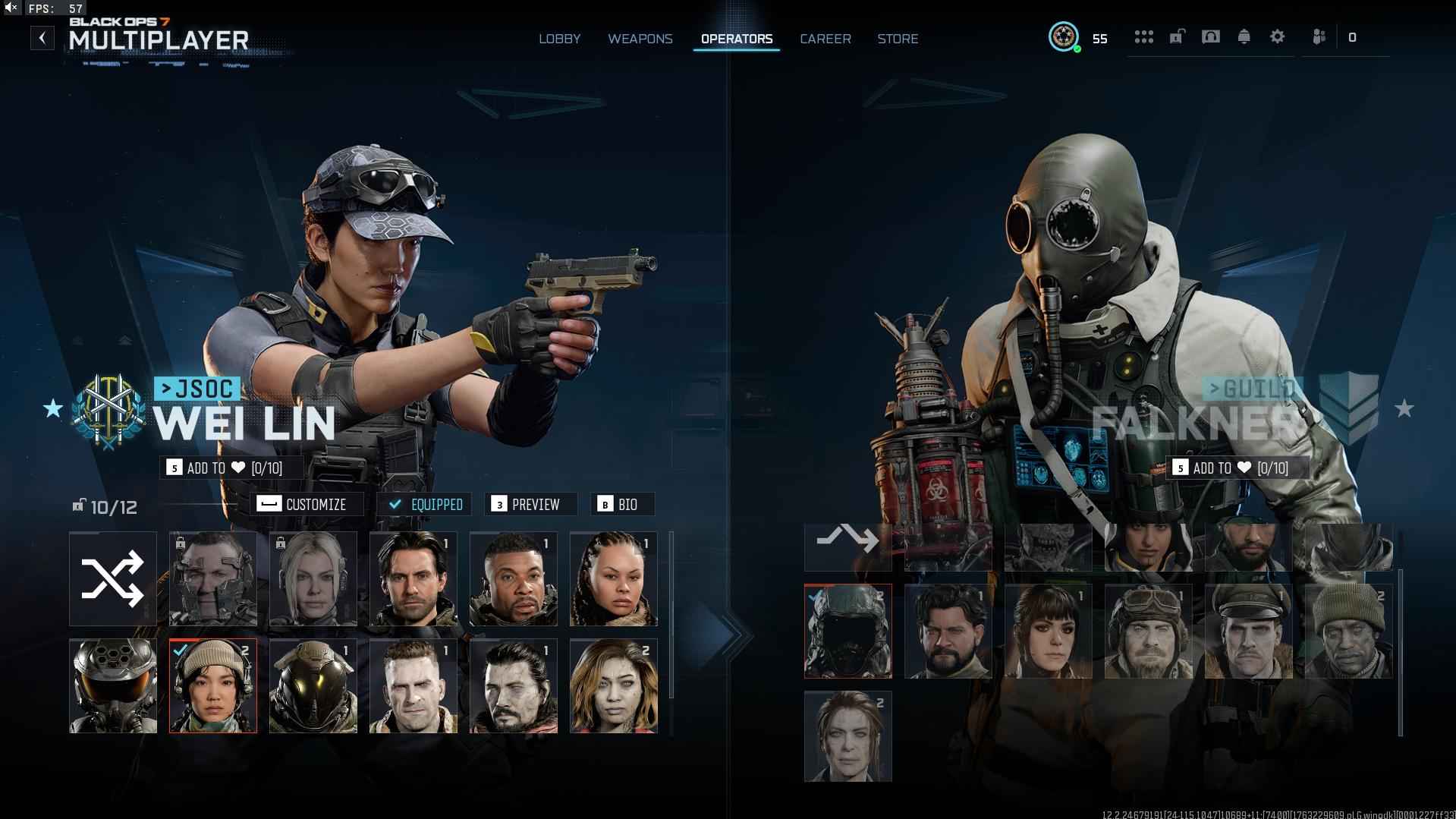
Task: Select the Career tab
Action: pyautogui.click(x=825, y=39)
